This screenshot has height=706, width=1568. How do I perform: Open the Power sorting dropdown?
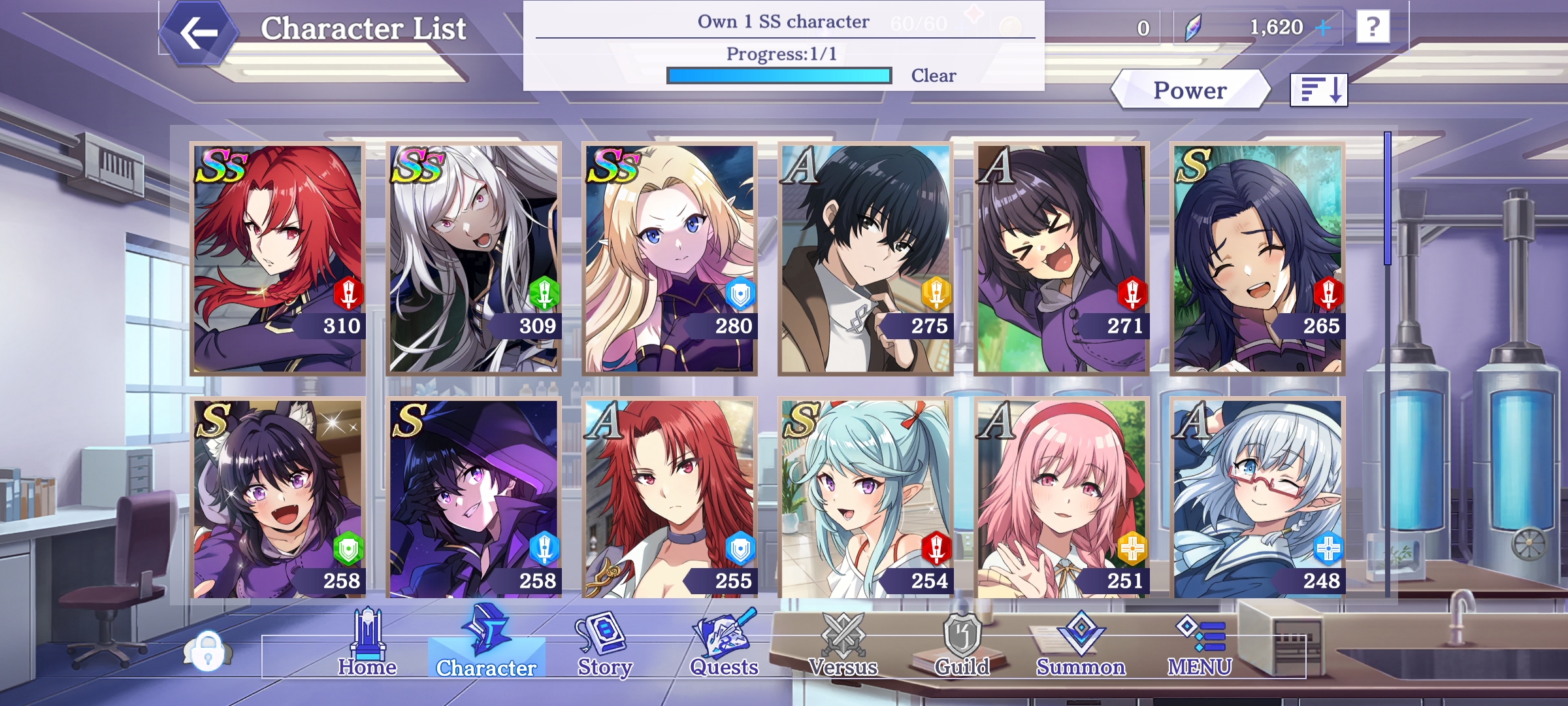1189,90
